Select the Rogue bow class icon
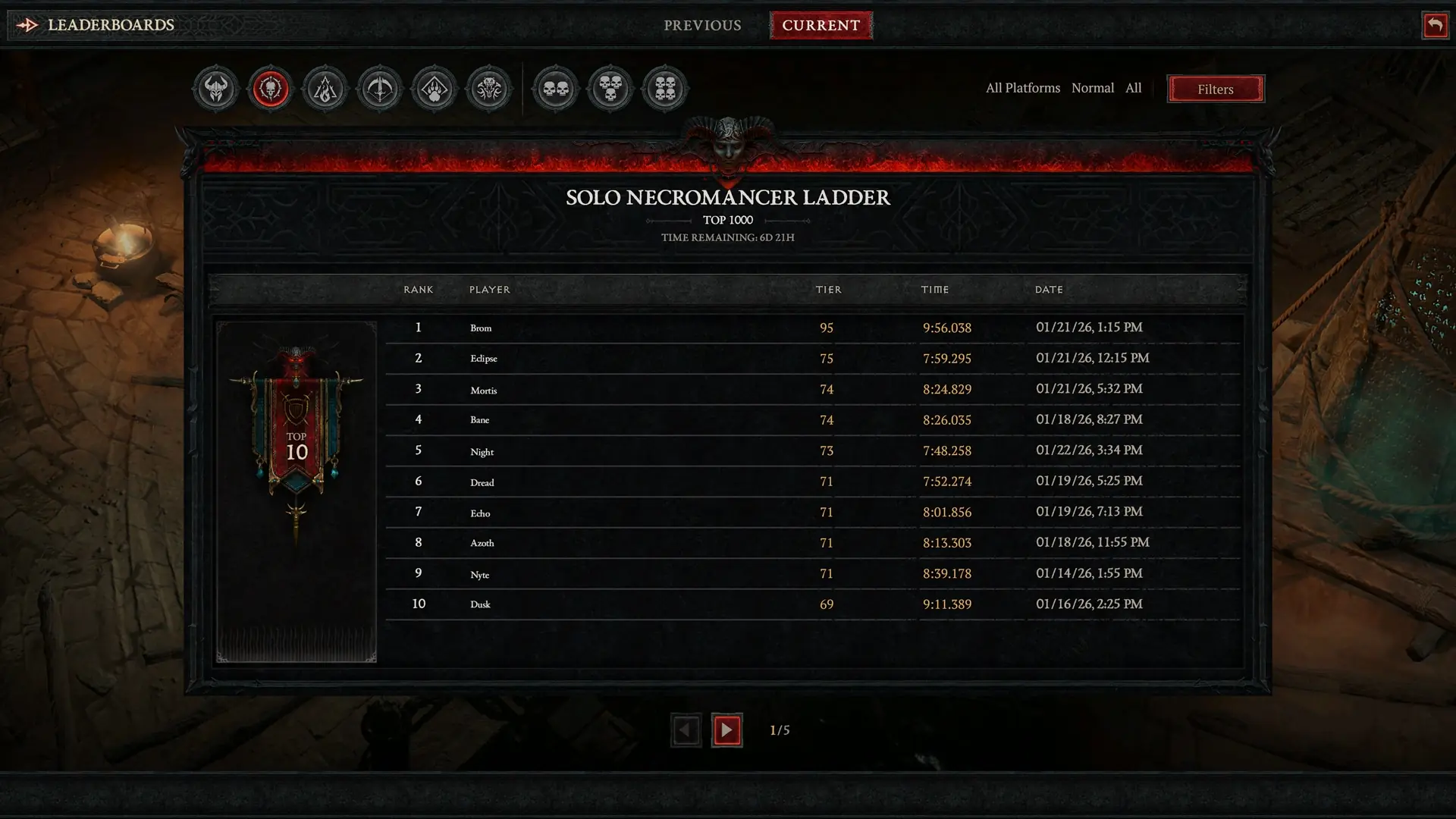Image resolution: width=1456 pixels, height=819 pixels. click(x=380, y=88)
